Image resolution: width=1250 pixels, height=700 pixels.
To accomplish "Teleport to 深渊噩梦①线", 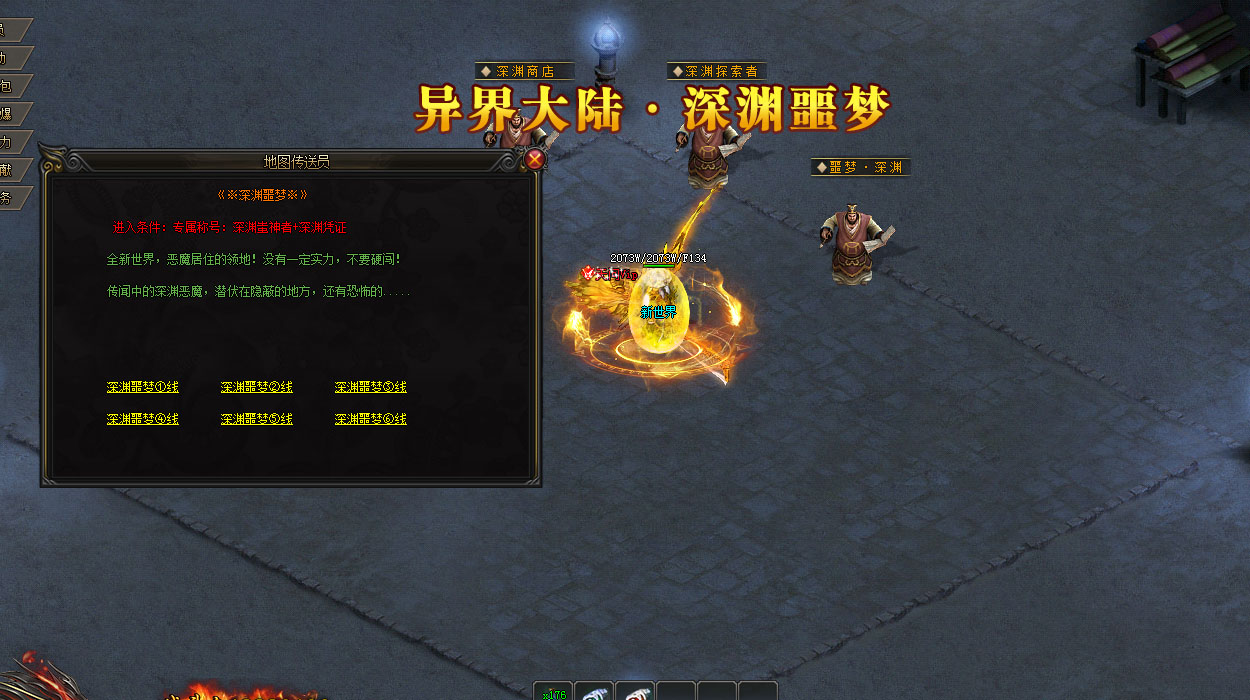I will click(x=142, y=387).
